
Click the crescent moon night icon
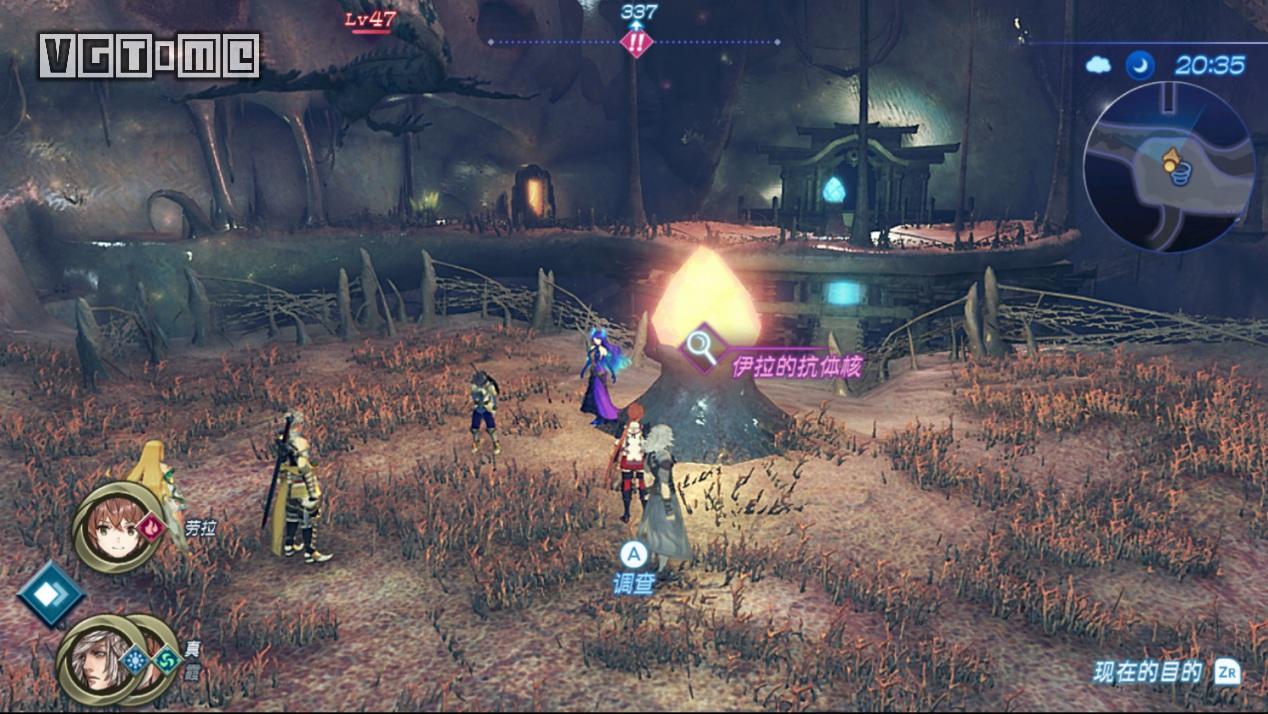point(1139,66)
